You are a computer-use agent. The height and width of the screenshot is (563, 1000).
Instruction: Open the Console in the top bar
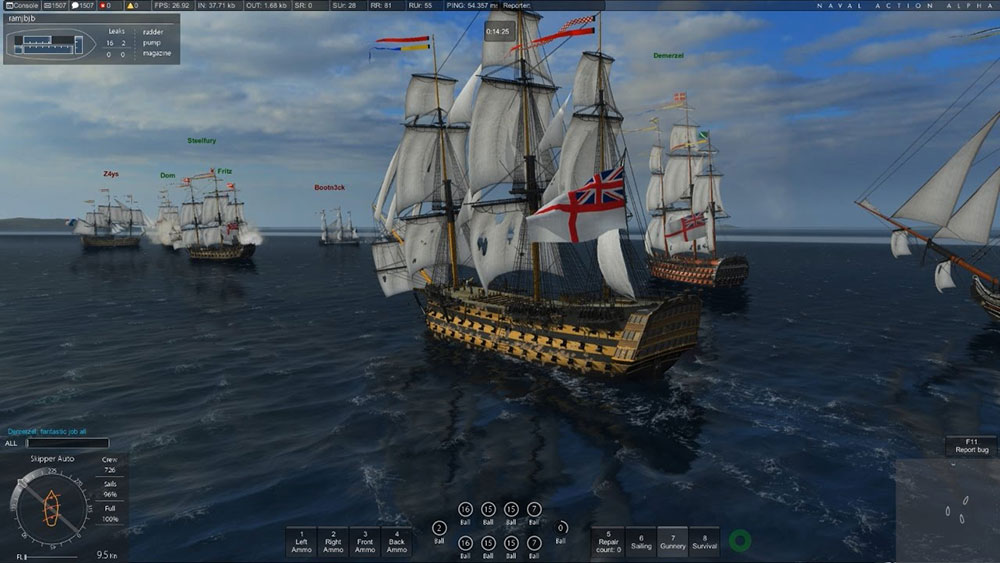click(x=21, y=5)
